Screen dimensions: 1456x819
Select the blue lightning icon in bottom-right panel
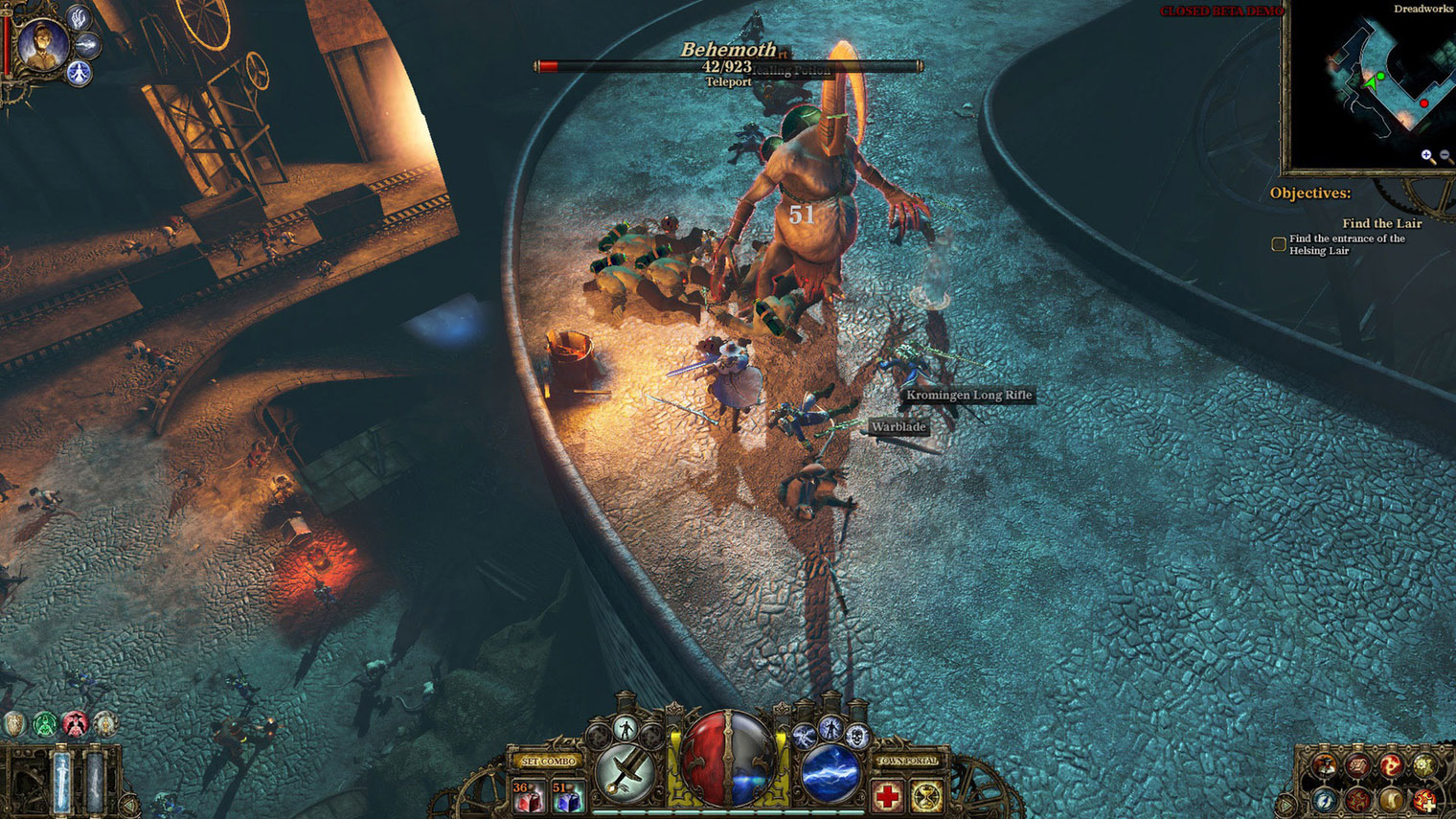(x=1323, y=801)
